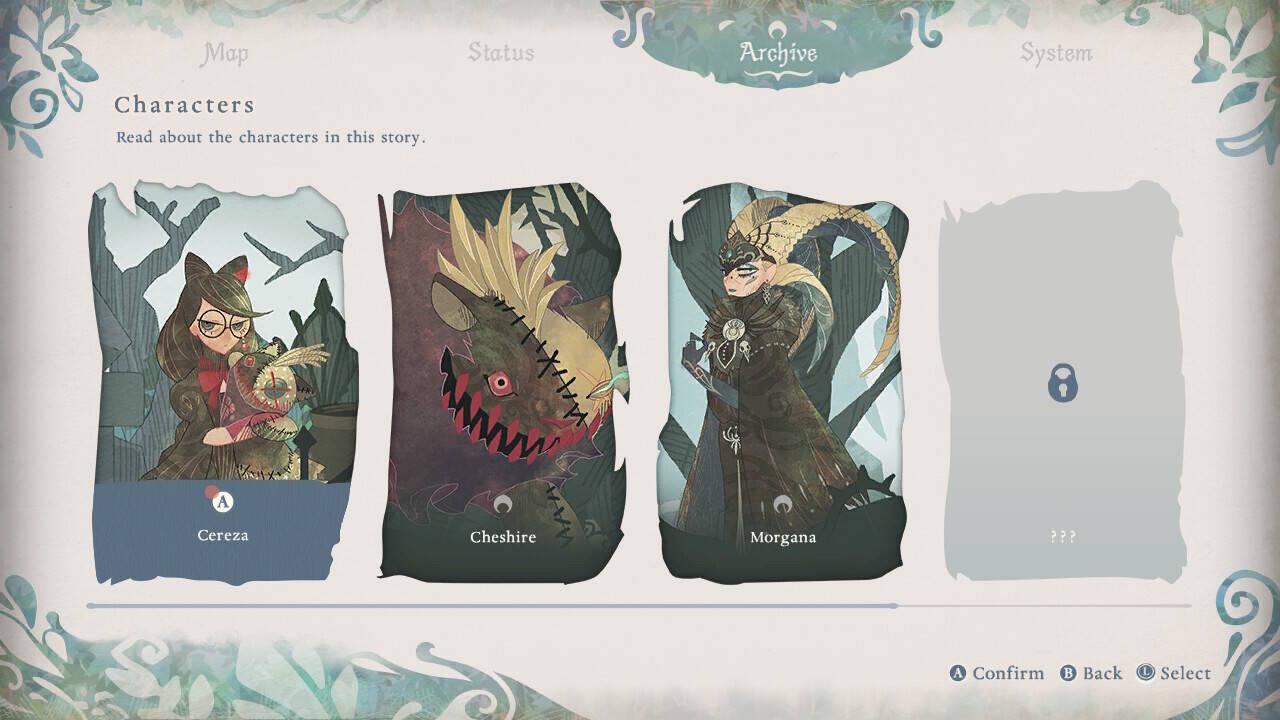Open the Status tab

[501, 53]
